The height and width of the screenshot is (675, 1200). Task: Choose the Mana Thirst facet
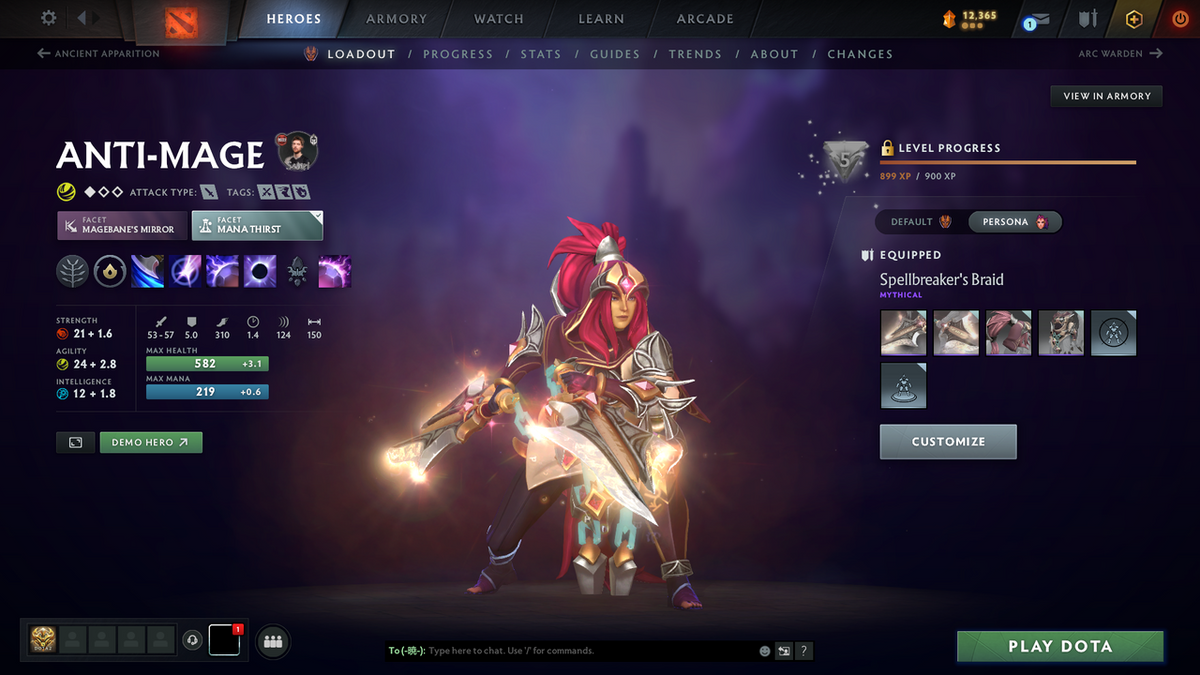(x=257, y=225)
